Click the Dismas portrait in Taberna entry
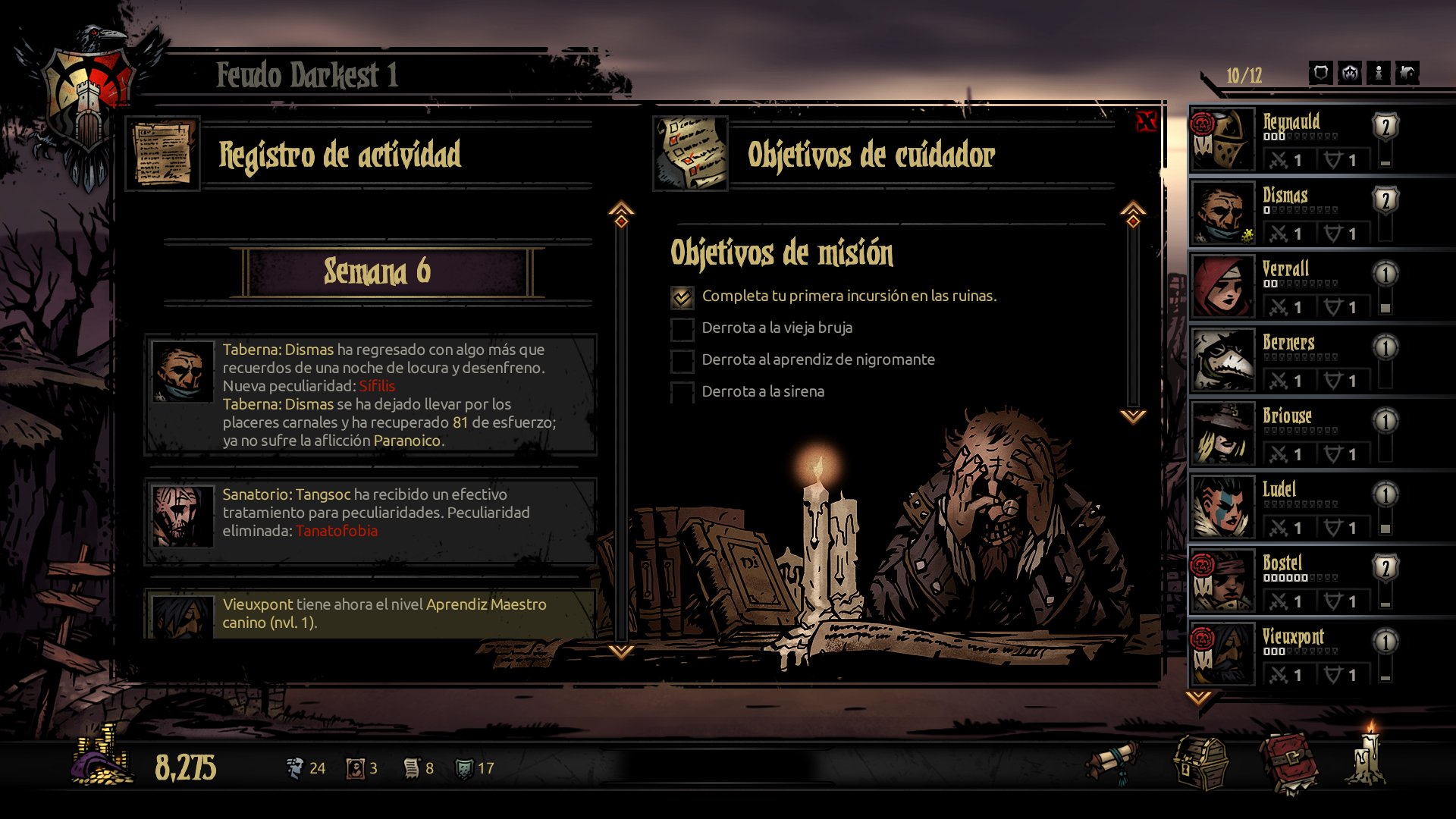 tap(182, 372)
